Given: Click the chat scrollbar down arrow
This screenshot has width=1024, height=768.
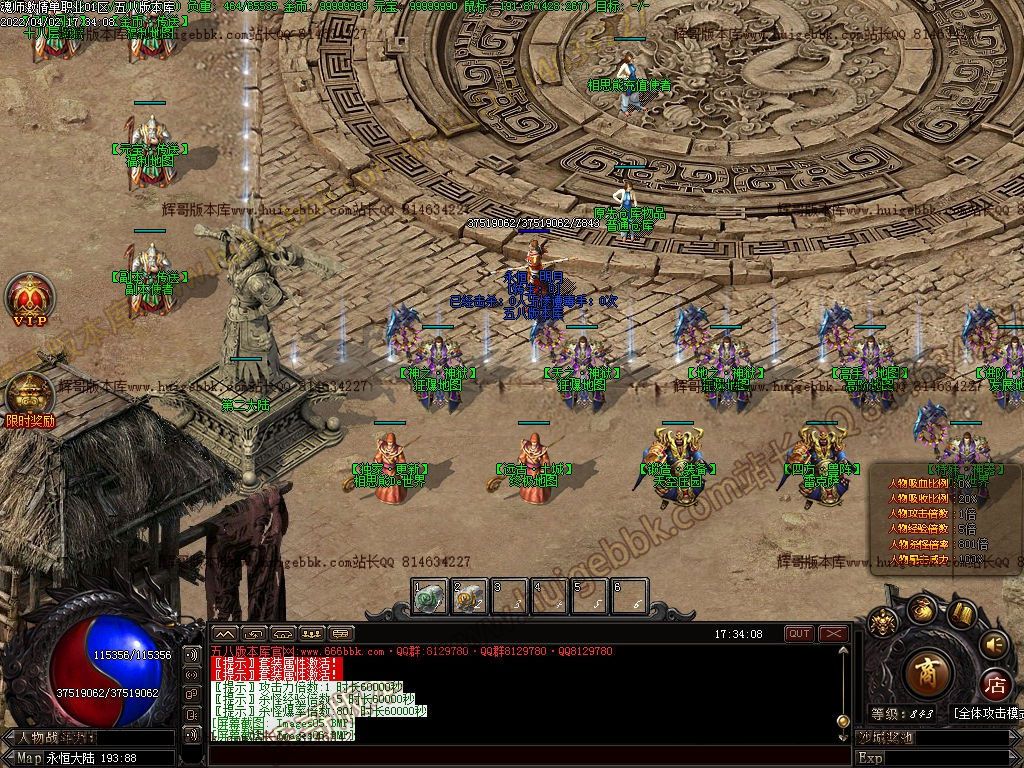Looking at the screenshot, I should pyautogui.click(x=844, y=735).
